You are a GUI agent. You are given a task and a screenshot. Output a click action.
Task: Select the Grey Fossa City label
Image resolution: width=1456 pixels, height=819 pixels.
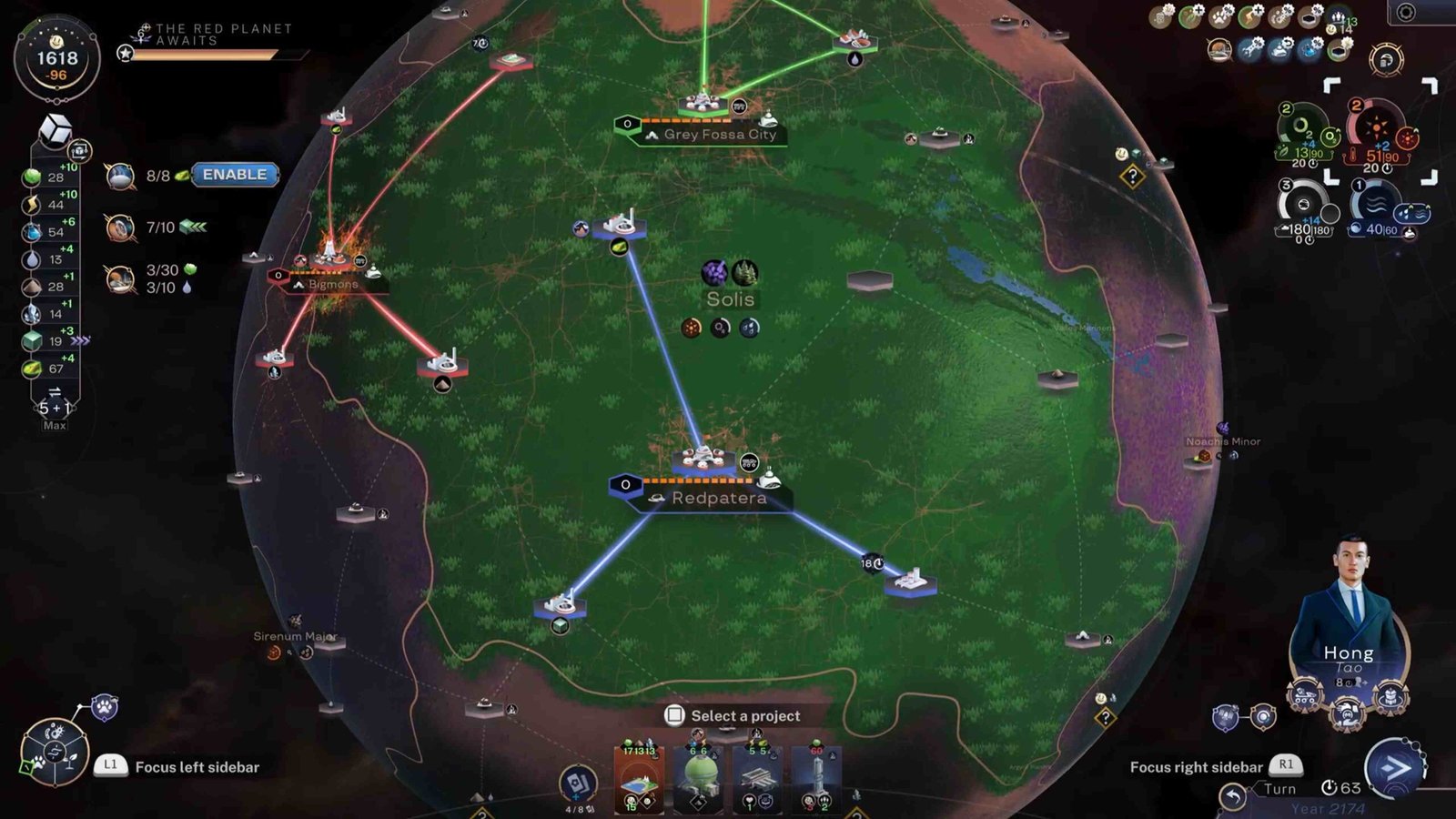click(x=719, y=135)
